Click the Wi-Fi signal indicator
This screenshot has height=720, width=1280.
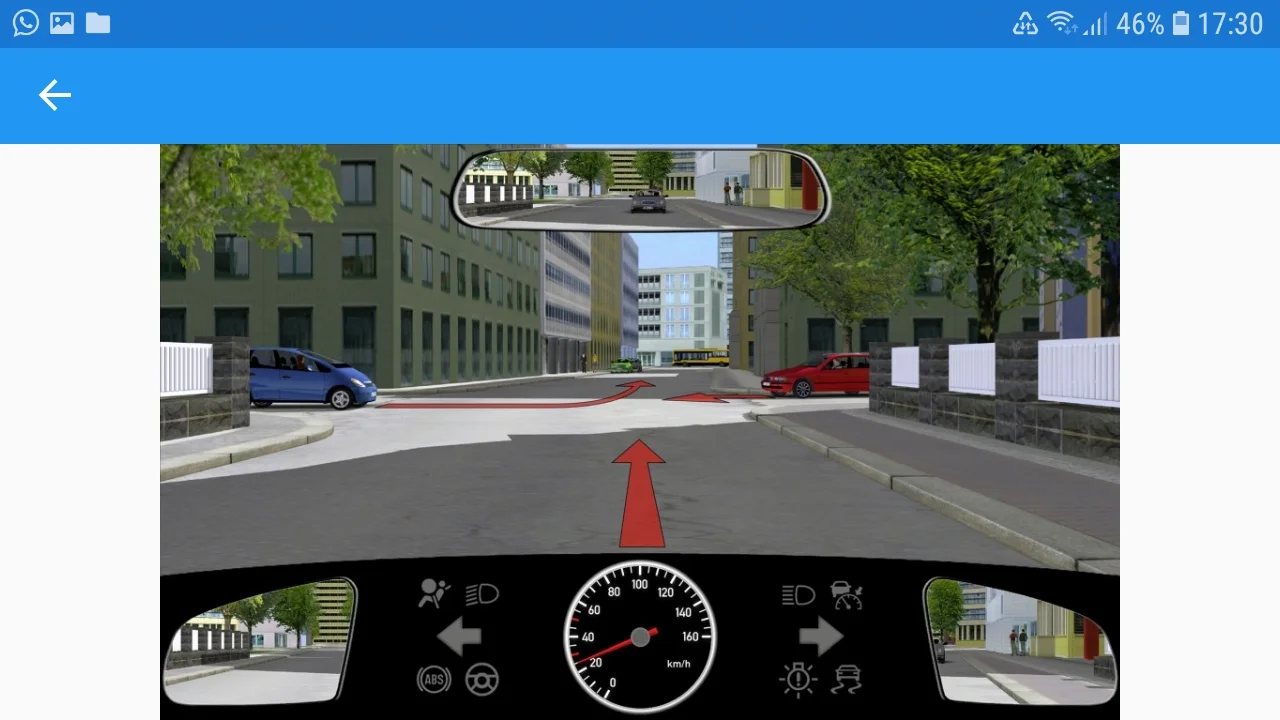pos(1064,22)
